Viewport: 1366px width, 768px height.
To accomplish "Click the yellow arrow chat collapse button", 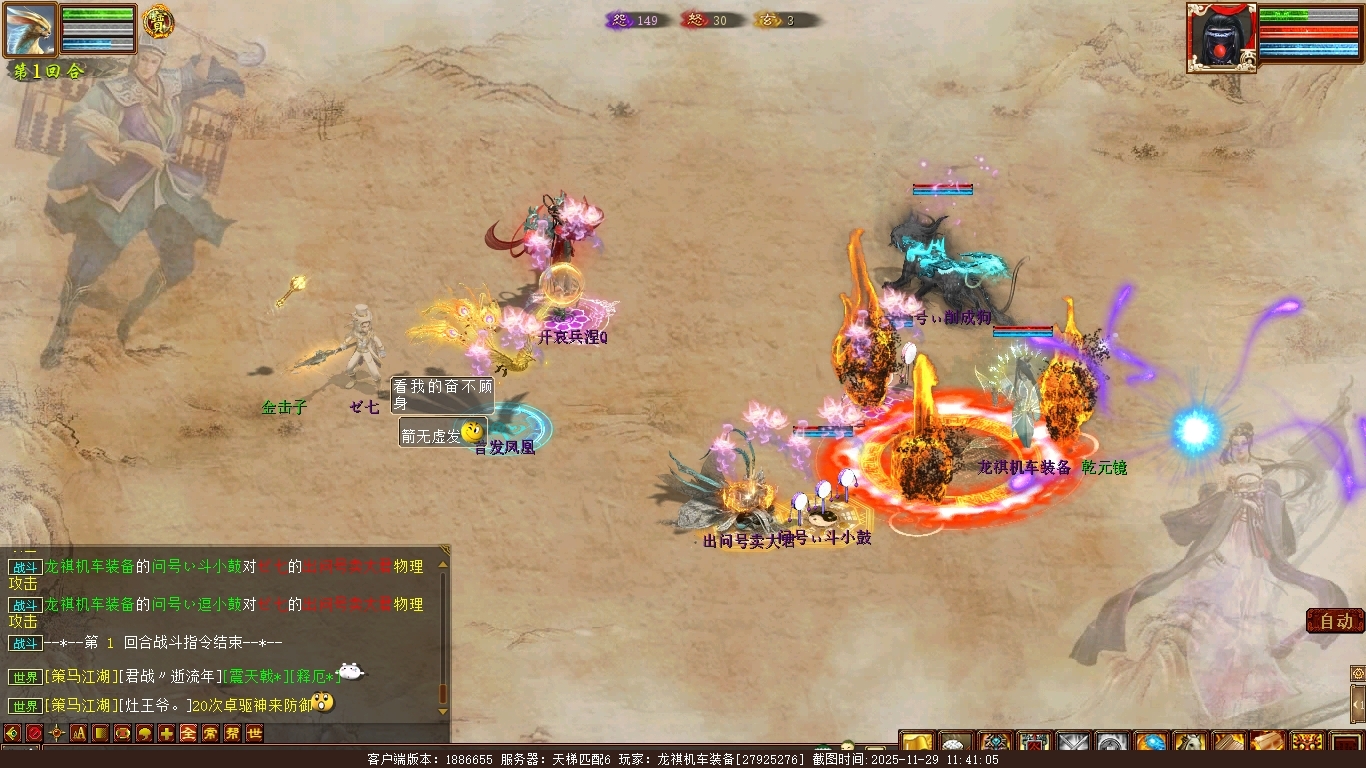I will pos(12,733).
